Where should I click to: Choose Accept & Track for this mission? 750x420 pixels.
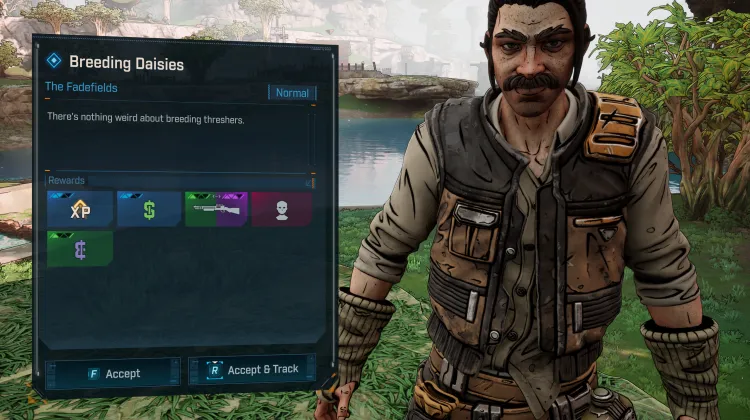[x=252, y=370]
